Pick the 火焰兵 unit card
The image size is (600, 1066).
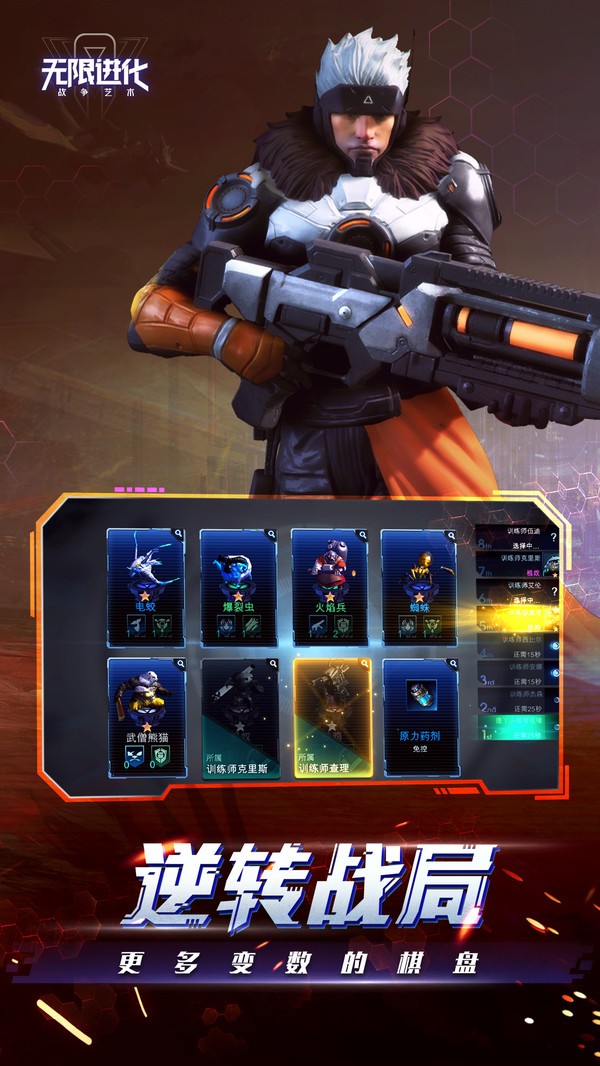click(329, 588)
